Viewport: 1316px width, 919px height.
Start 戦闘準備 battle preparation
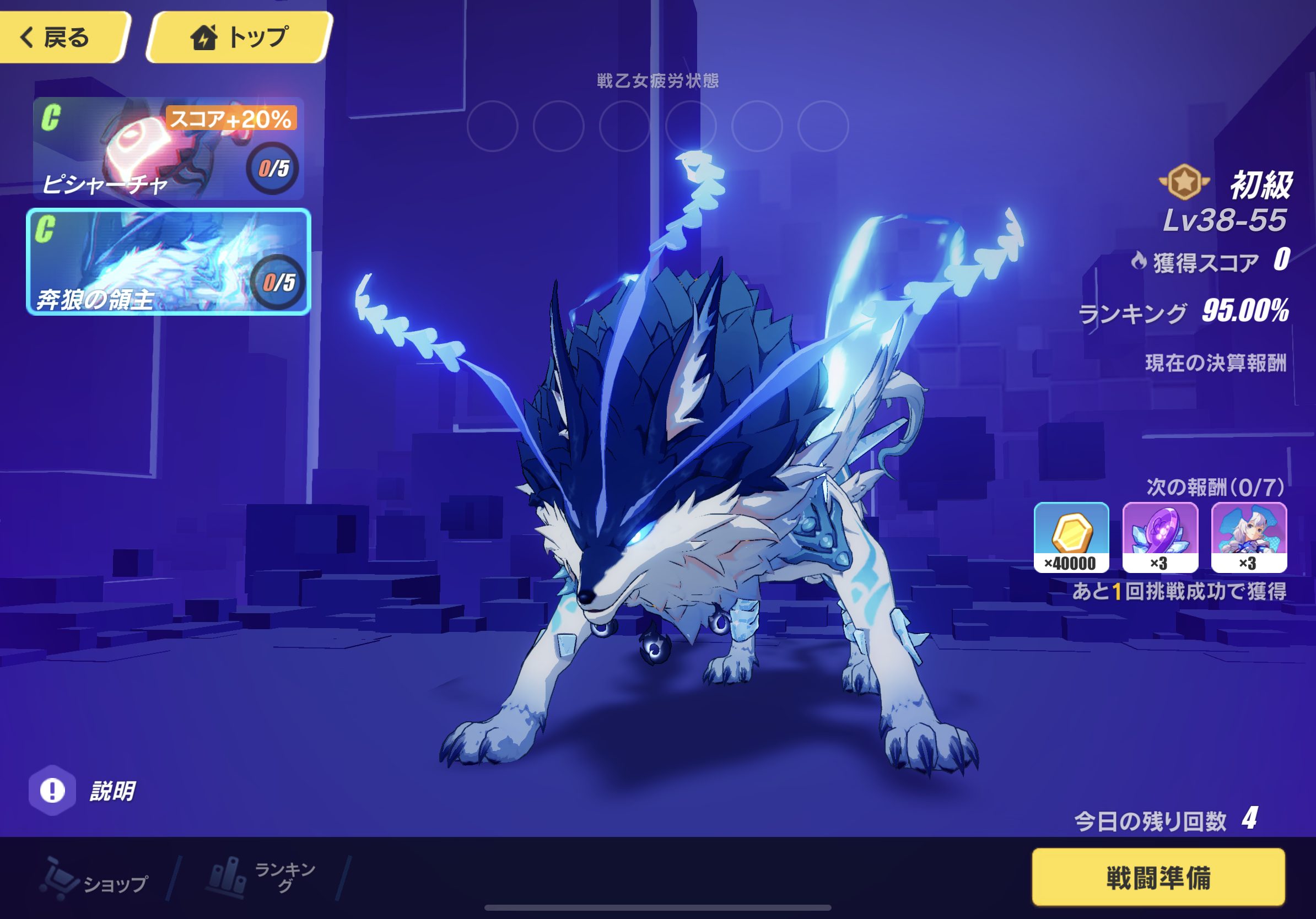(x=1158, y=877)
